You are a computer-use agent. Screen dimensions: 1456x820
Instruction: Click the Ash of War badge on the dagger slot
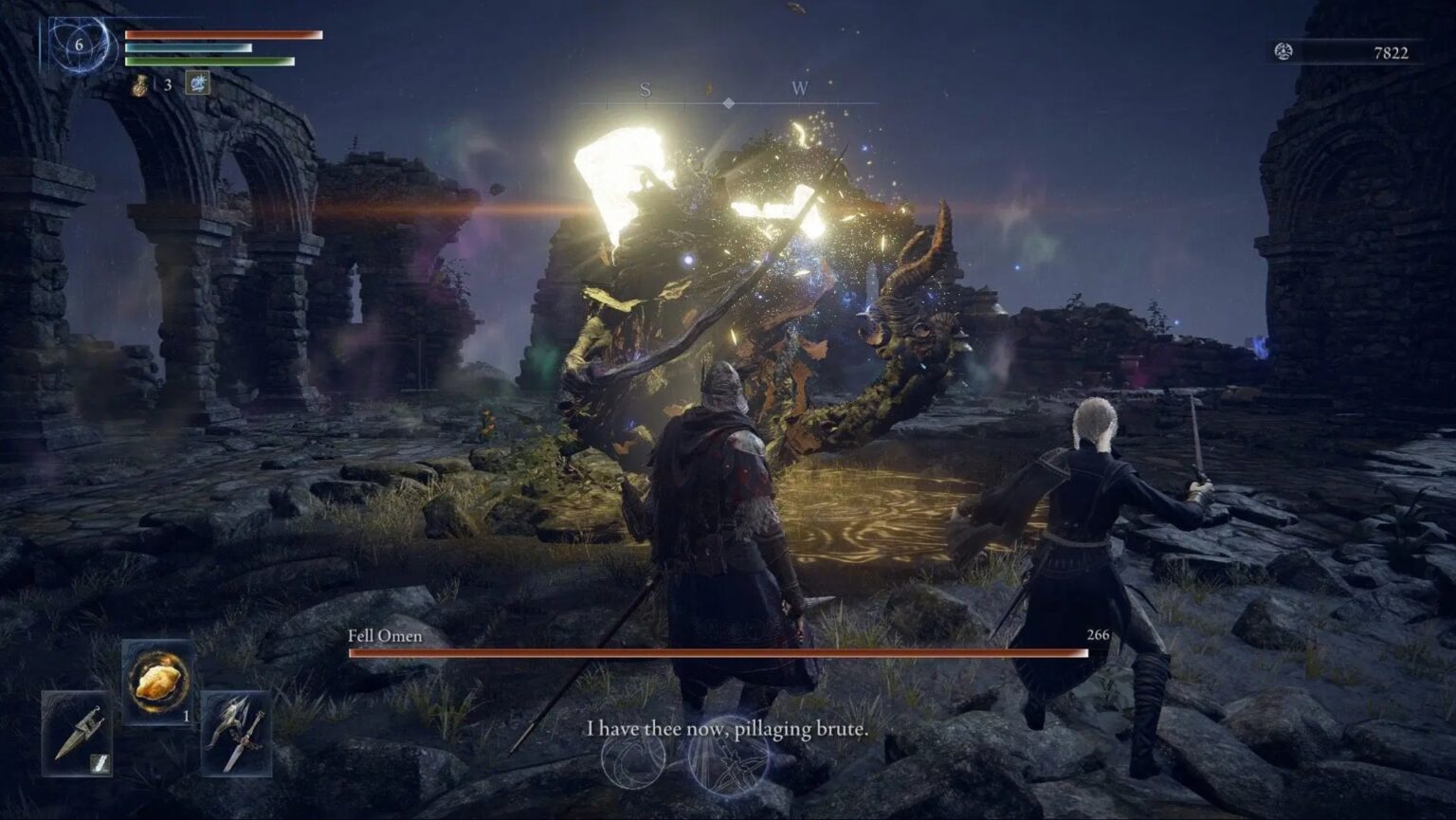point(101,762)
